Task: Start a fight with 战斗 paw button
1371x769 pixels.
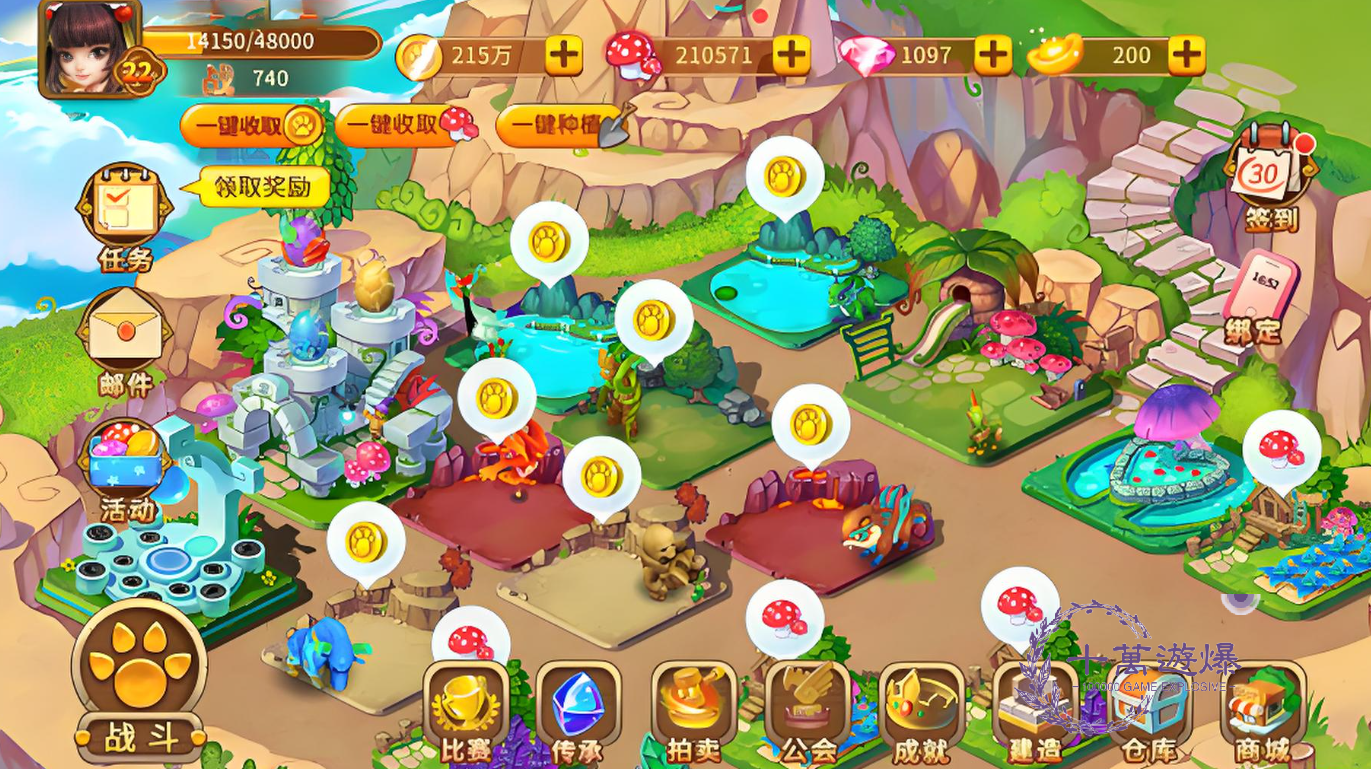Action: [x=140, y=690]
